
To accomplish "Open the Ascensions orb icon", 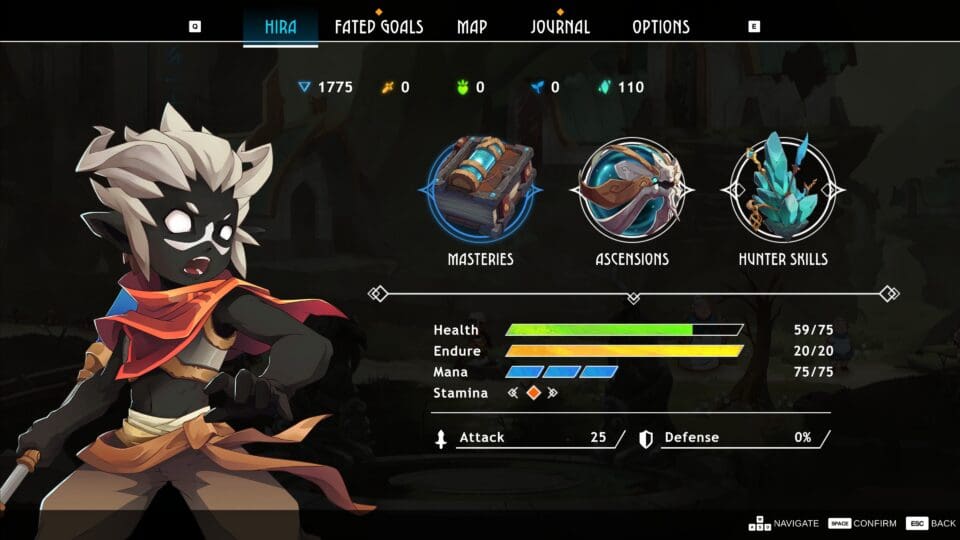I will pyautogui.click(x=630, y=189).
